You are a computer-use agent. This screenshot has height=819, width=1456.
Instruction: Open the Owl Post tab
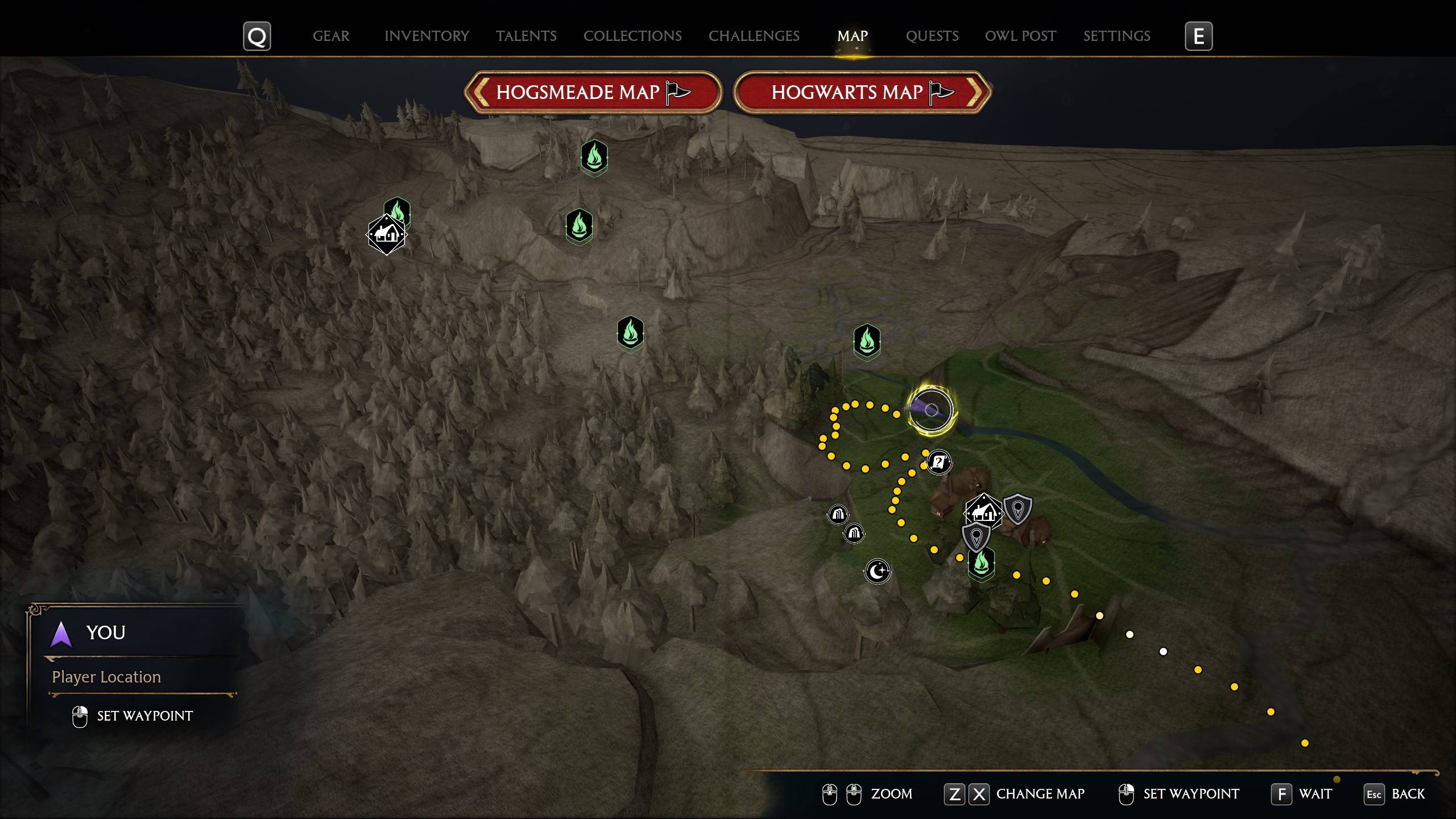tap(1020, 36)
